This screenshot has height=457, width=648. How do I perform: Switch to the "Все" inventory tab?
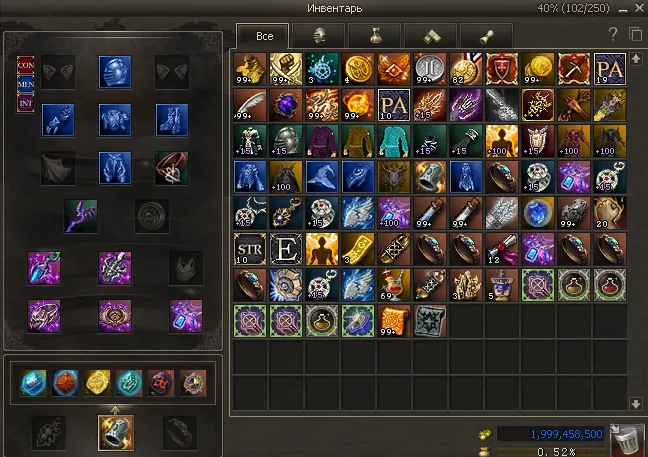(264, 37)
